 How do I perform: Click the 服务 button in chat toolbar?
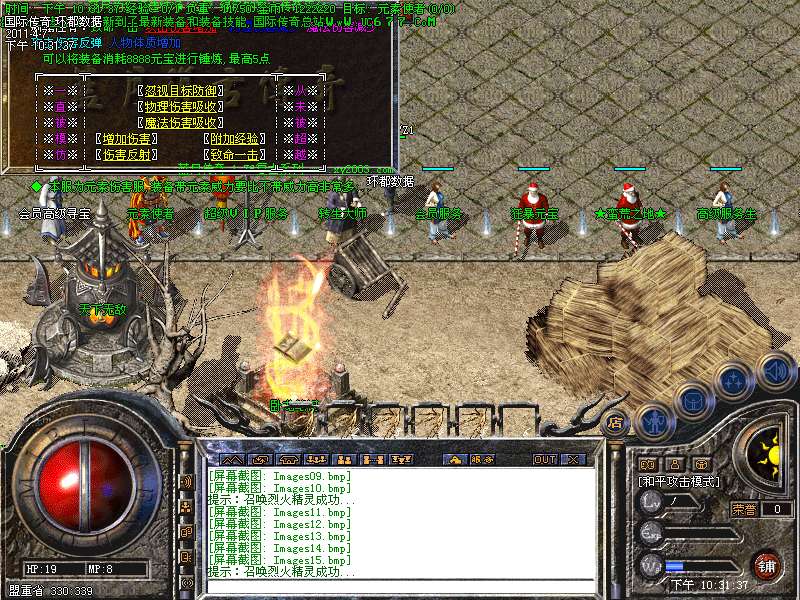(481, 459)
